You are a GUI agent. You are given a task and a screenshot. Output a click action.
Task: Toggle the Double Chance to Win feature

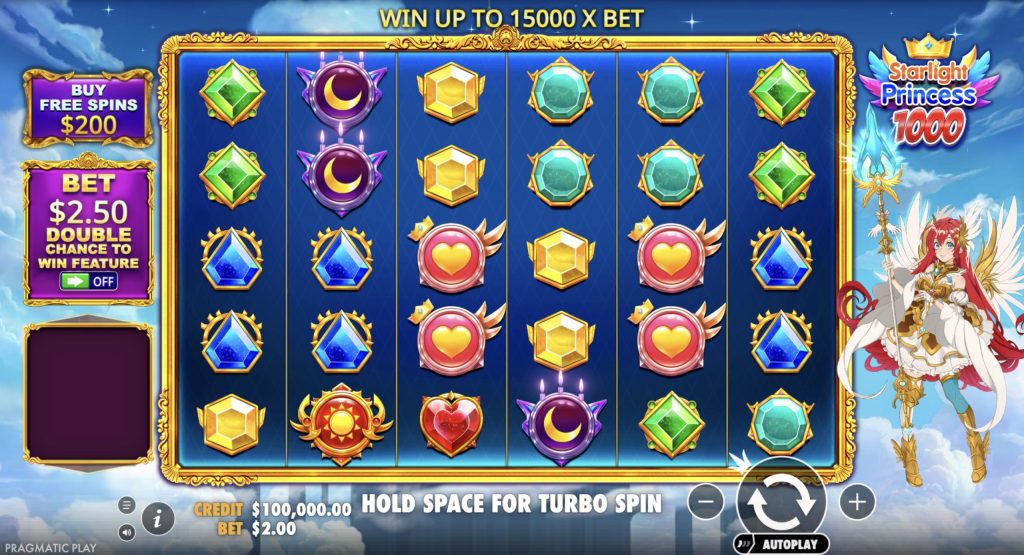pyautogui.click(x=88, y=281)
